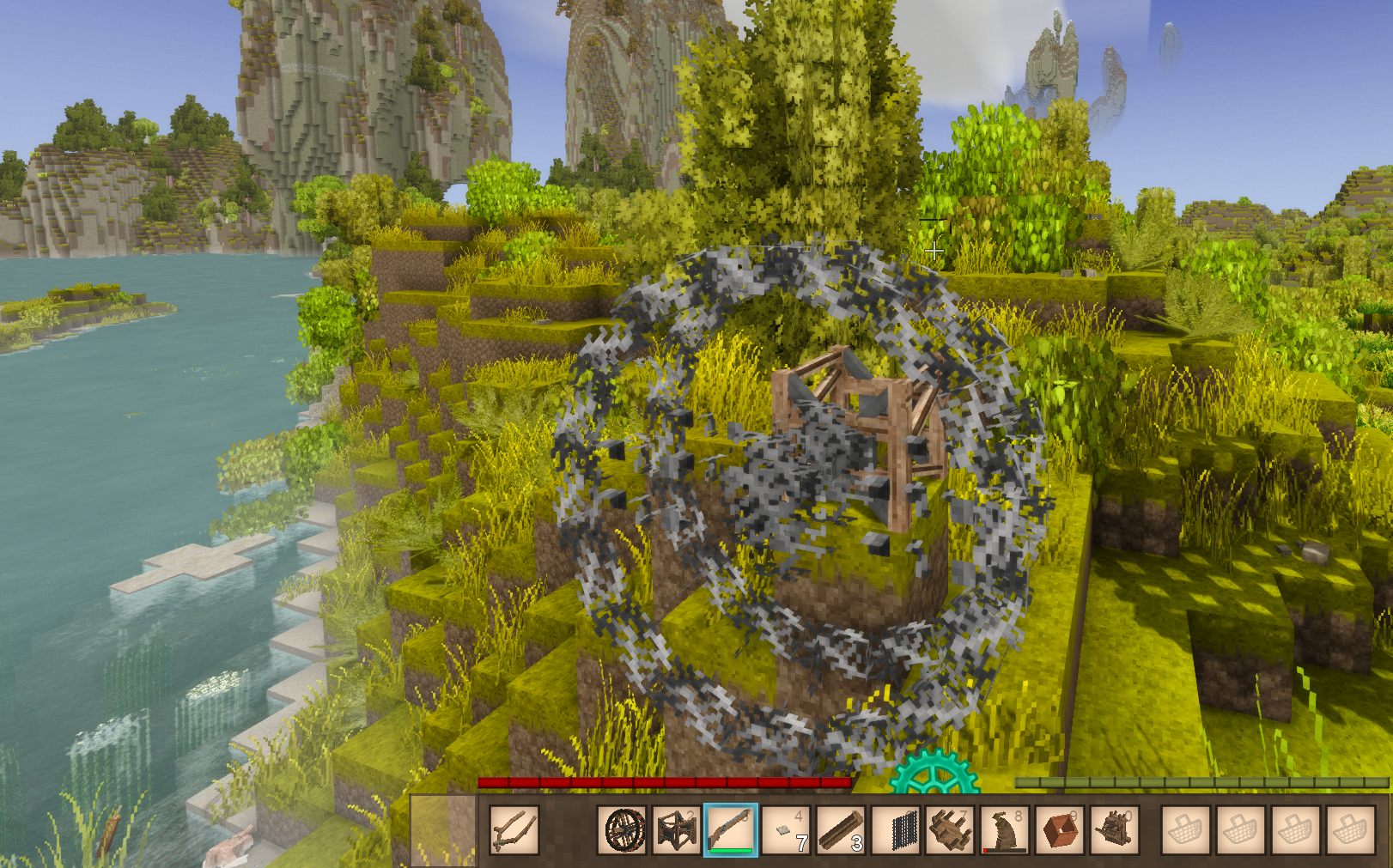
Task: Pick the wooden gear hotbar slot
Action: (950, 830)
